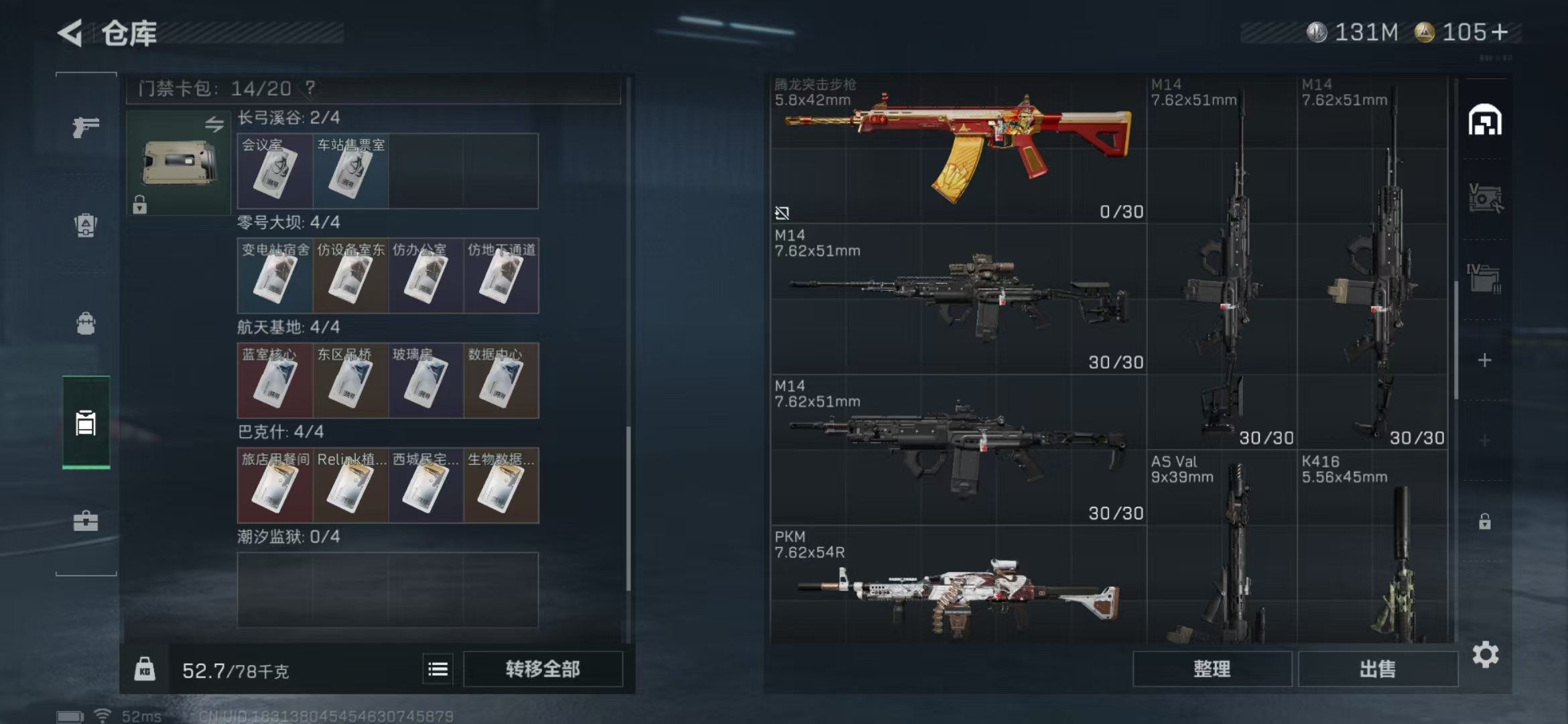Choose the 变电站宿舍 keycard
The height and width of the screenshot is (724, 1568).
[275, 276]
